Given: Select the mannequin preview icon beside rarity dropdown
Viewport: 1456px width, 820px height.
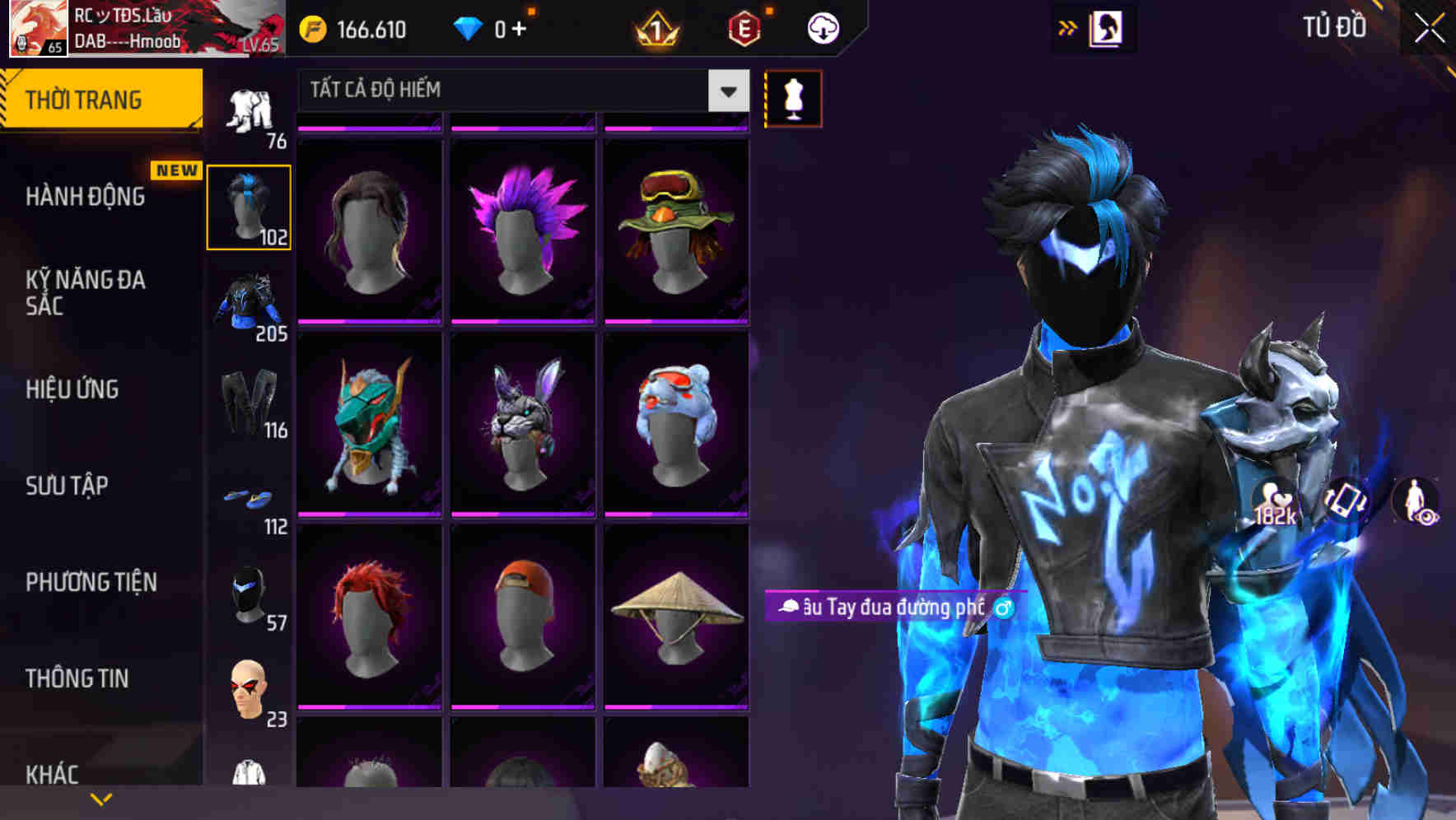Looking at the screenshot, I should click(793, 97).
